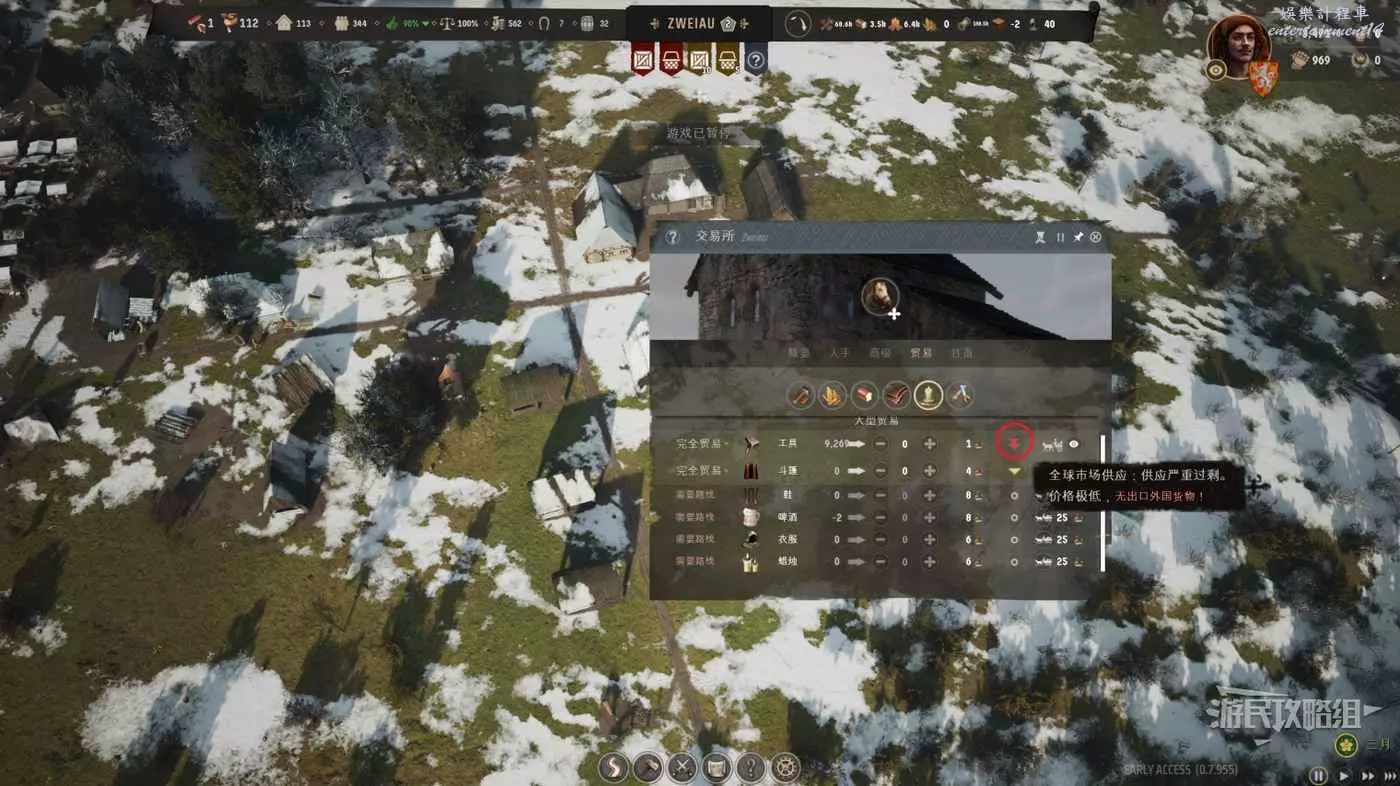Click the player lord portrait

click(x=1238, y=46)
